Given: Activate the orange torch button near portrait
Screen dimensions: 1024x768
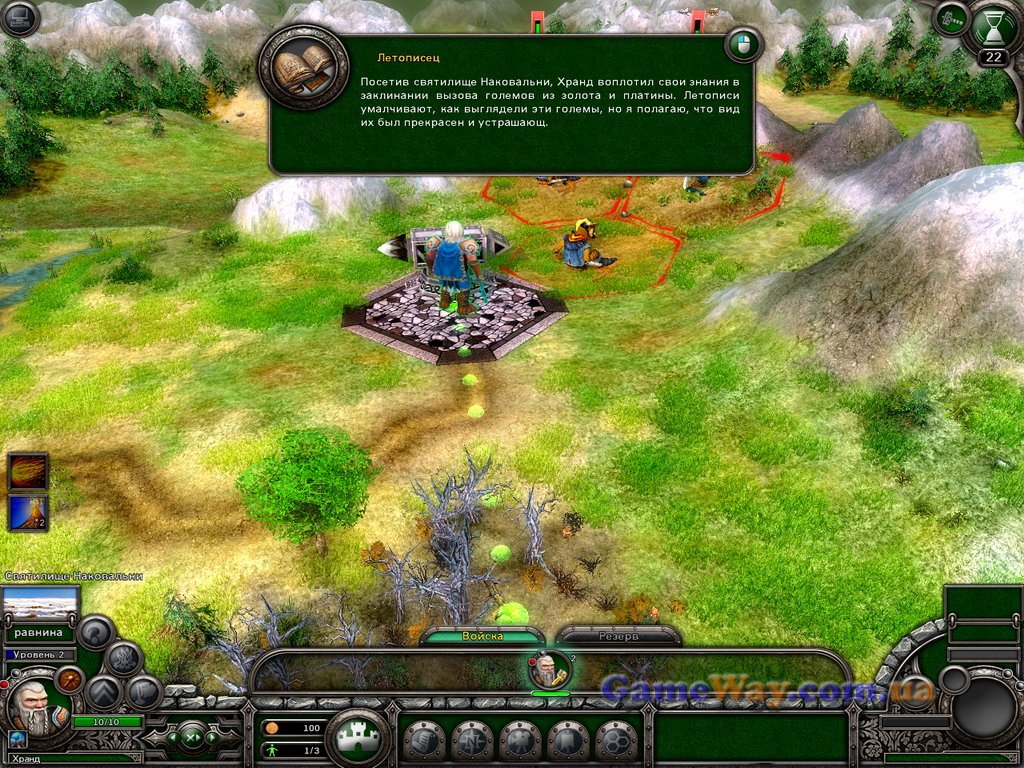Looking at the screenshot, I should click(69, 680).
